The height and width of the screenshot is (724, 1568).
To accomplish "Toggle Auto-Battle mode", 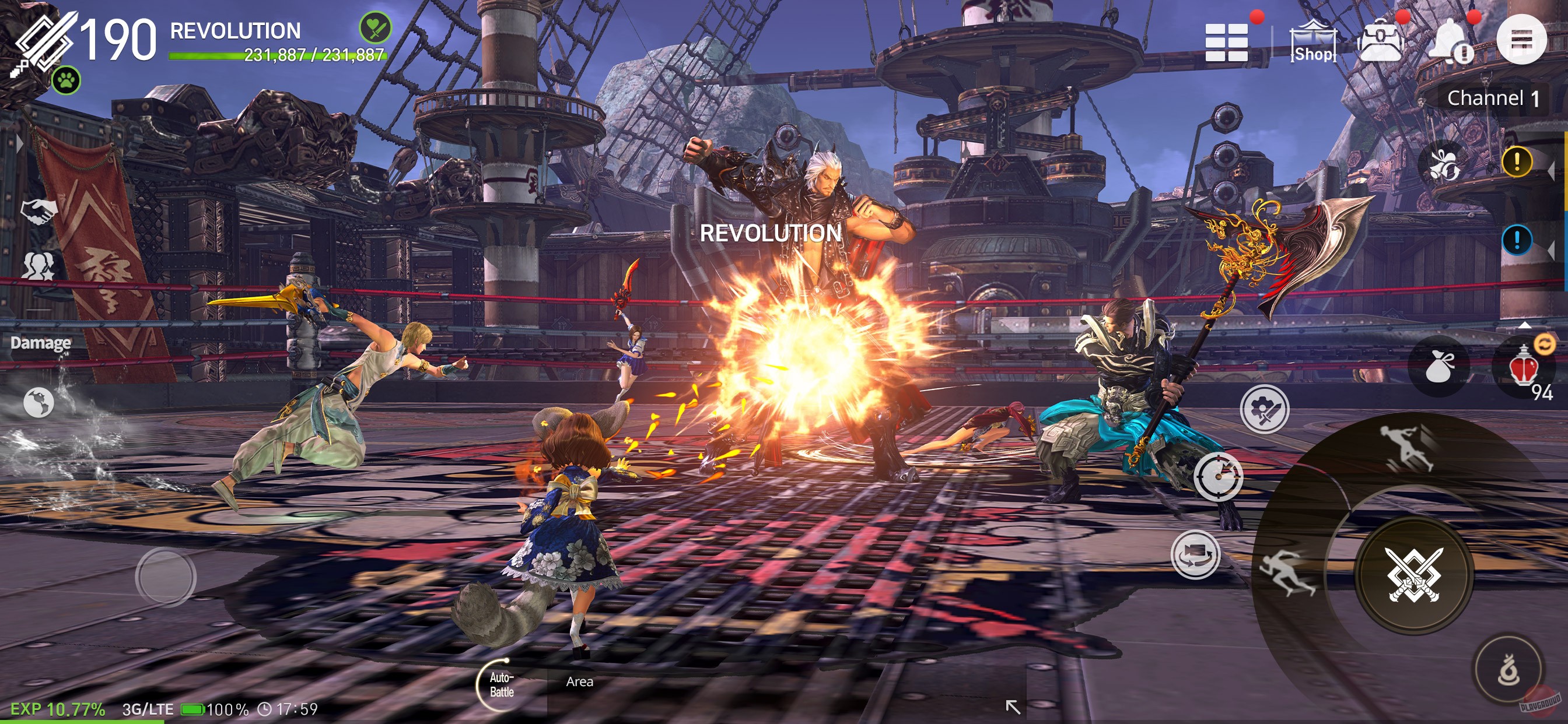I will point(501,684).
